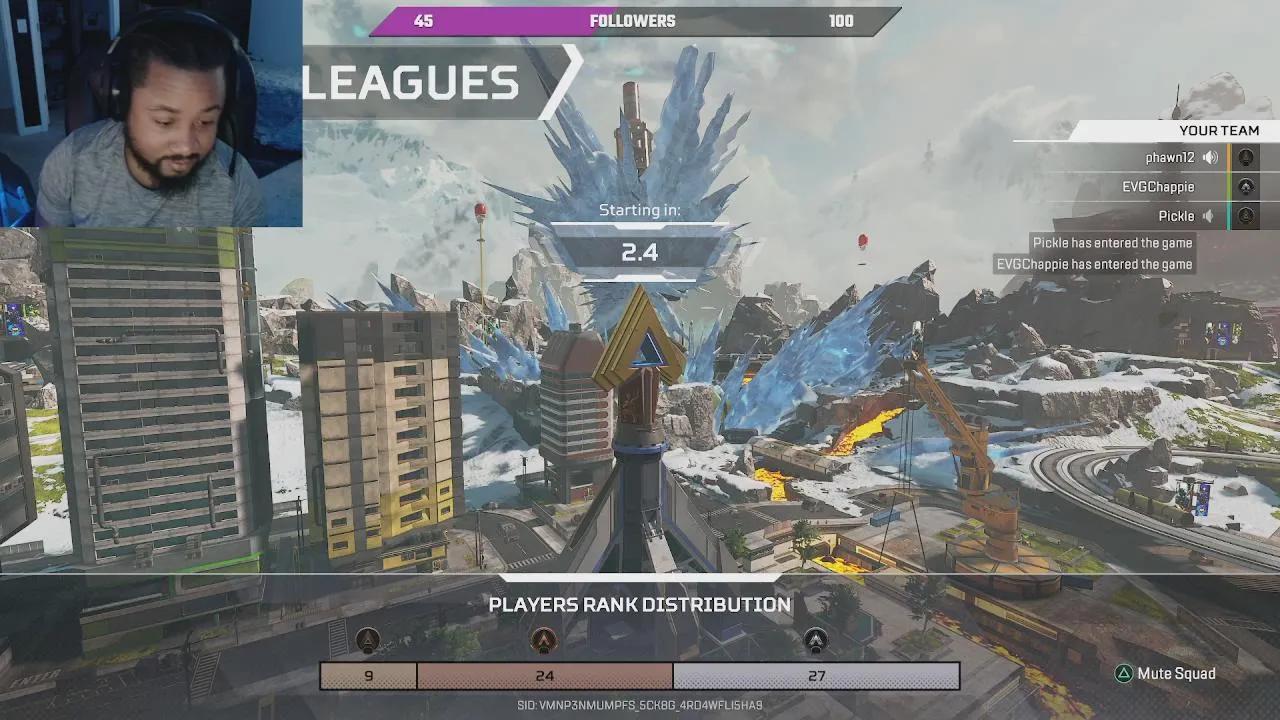This screenshot has height=720, width=1280.
Task: Click the triangle button icon next to Mute Squad
Action: (x=1124, y=674)
